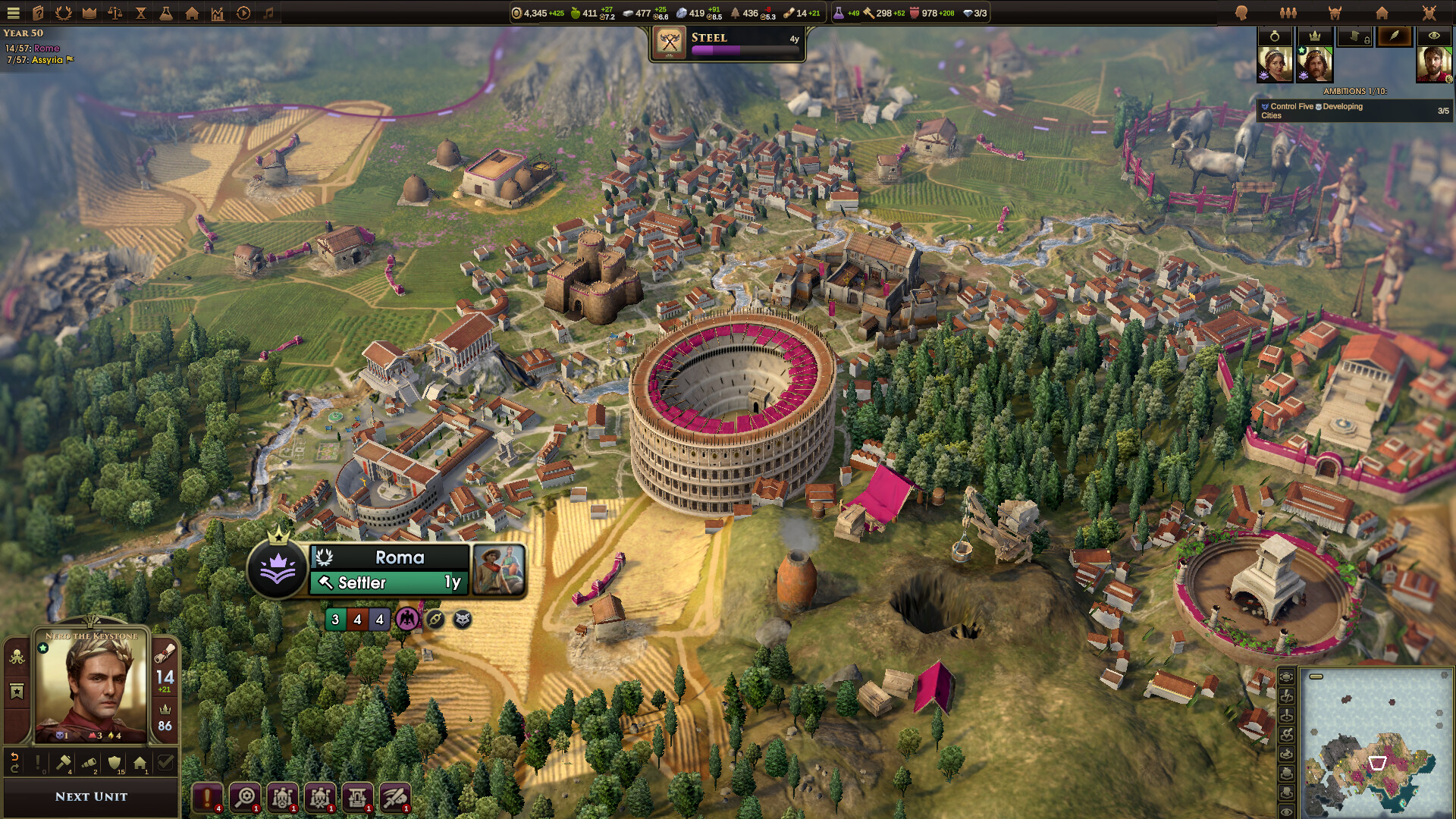Expand the hamburger menu in the top-left corner
Image resolution: width=1456 pixels, height=819 pixels.
pos(12,12)
